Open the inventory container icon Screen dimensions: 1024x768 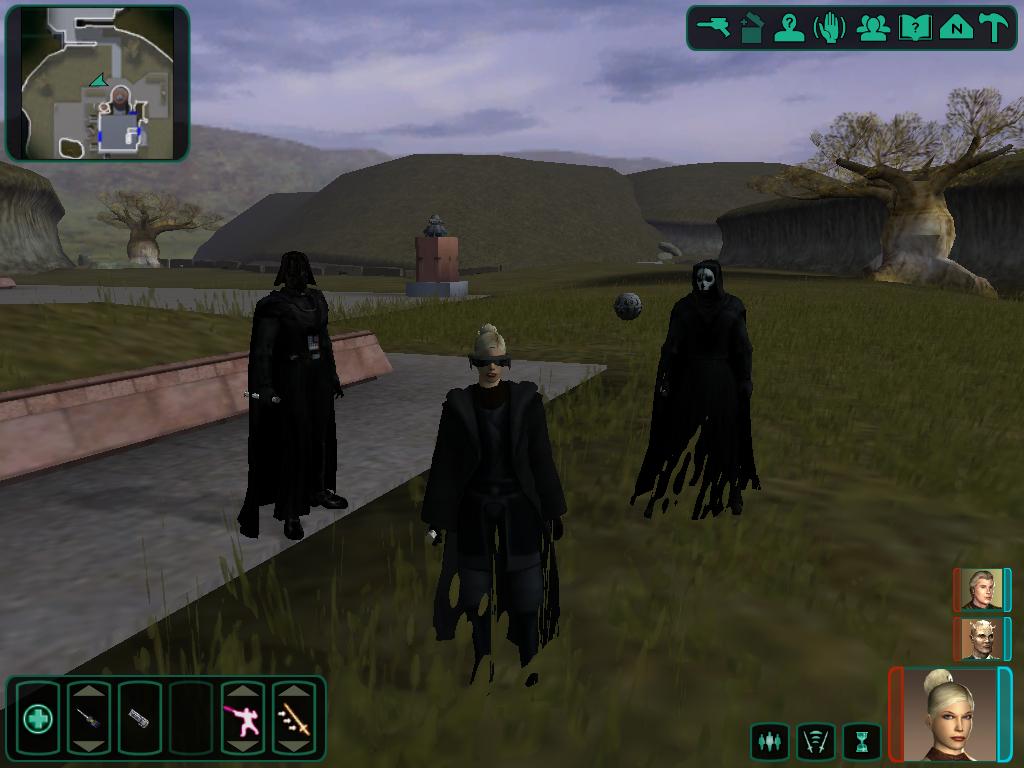tap(752, 27)
